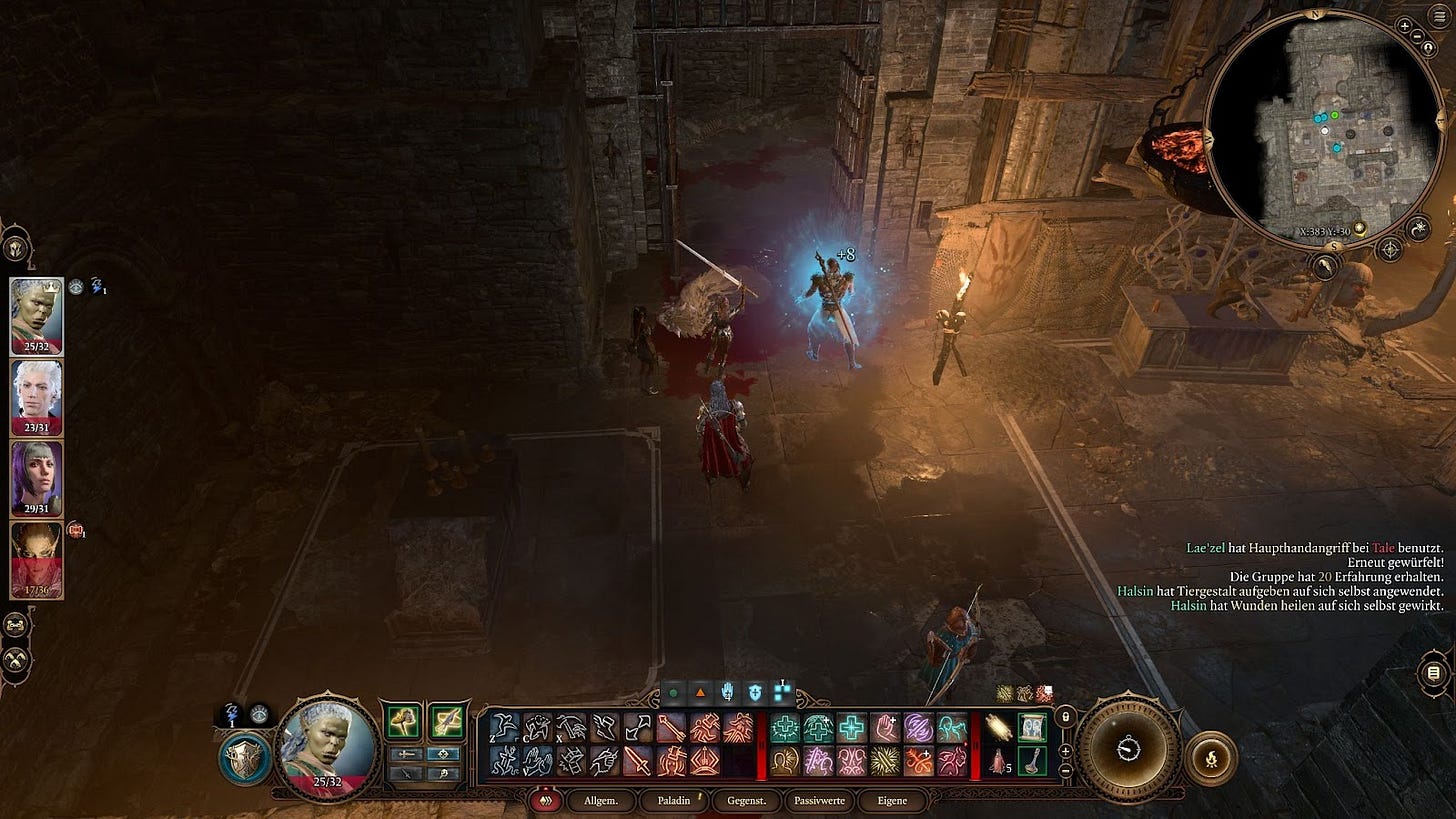Select the purple-haired companion portrait
Image resolution: width=1456 pixels, height=819 pixels.
click(x=36, y=476)
